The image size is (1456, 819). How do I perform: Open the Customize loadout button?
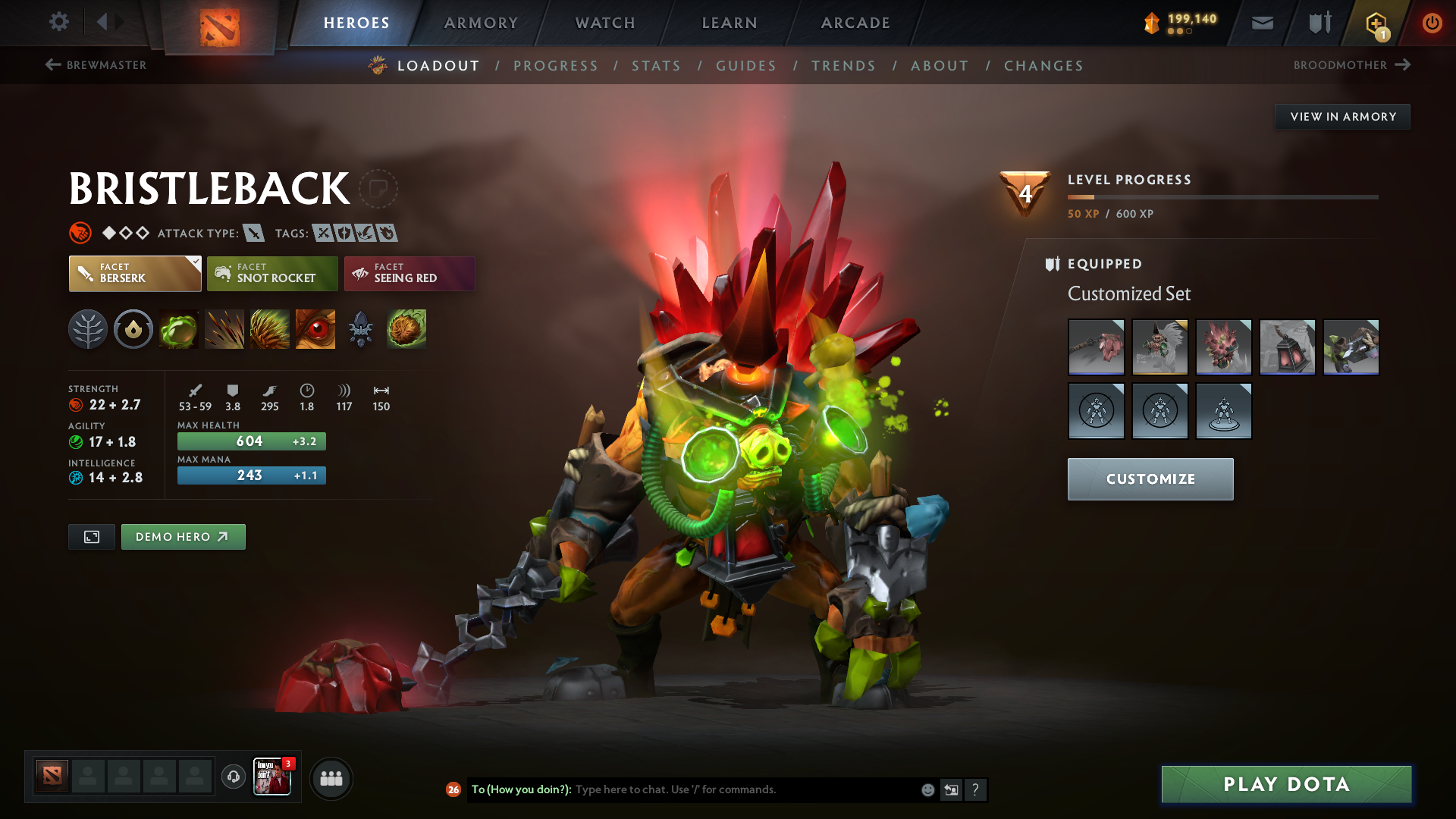point(1150,479)
